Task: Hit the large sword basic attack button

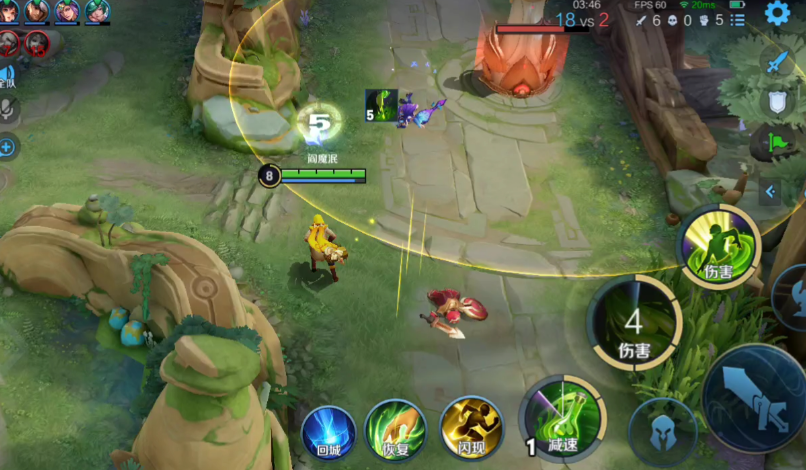Action: coord(757,398)
